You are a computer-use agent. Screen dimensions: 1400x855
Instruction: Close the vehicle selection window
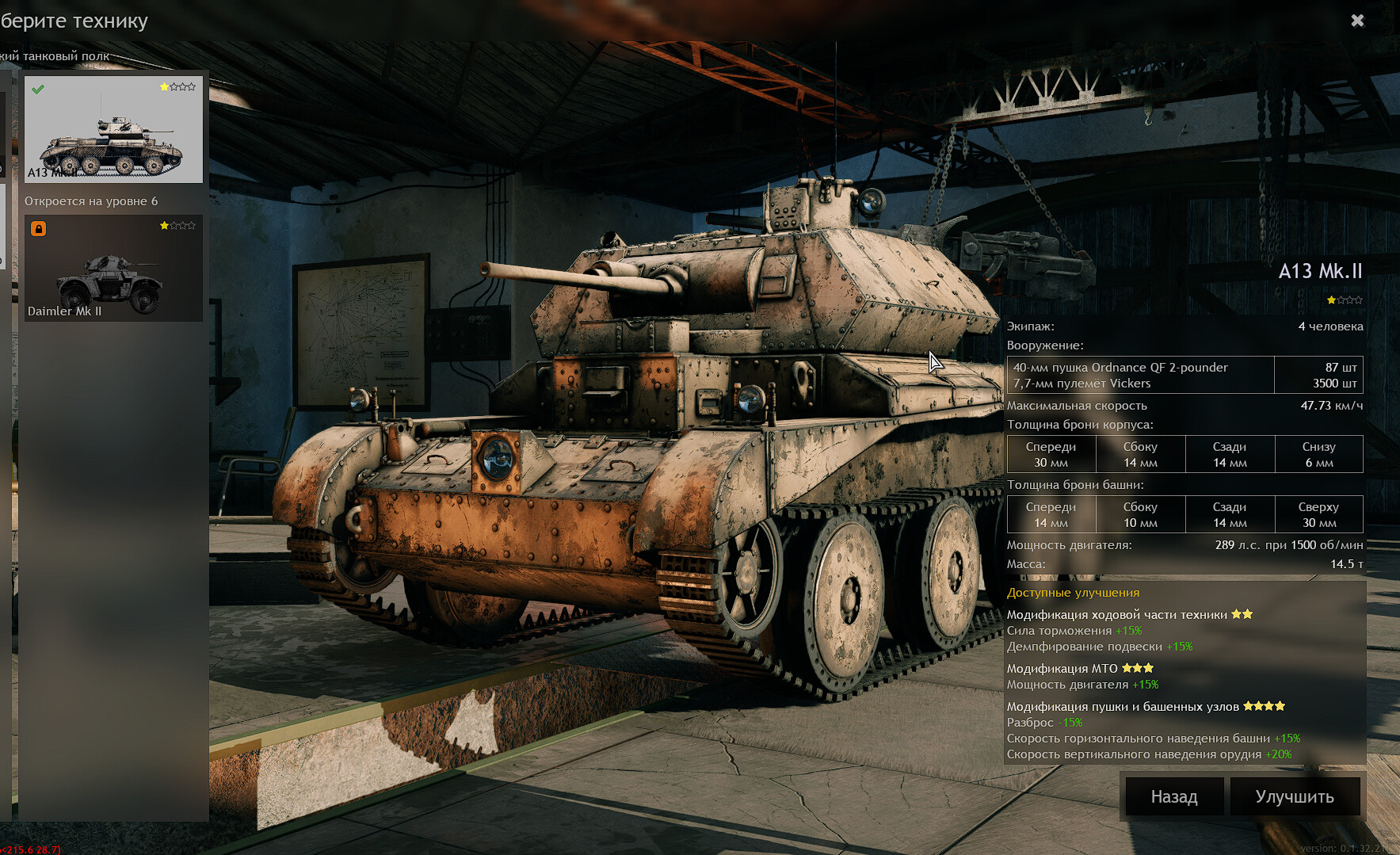point(1357,21)
